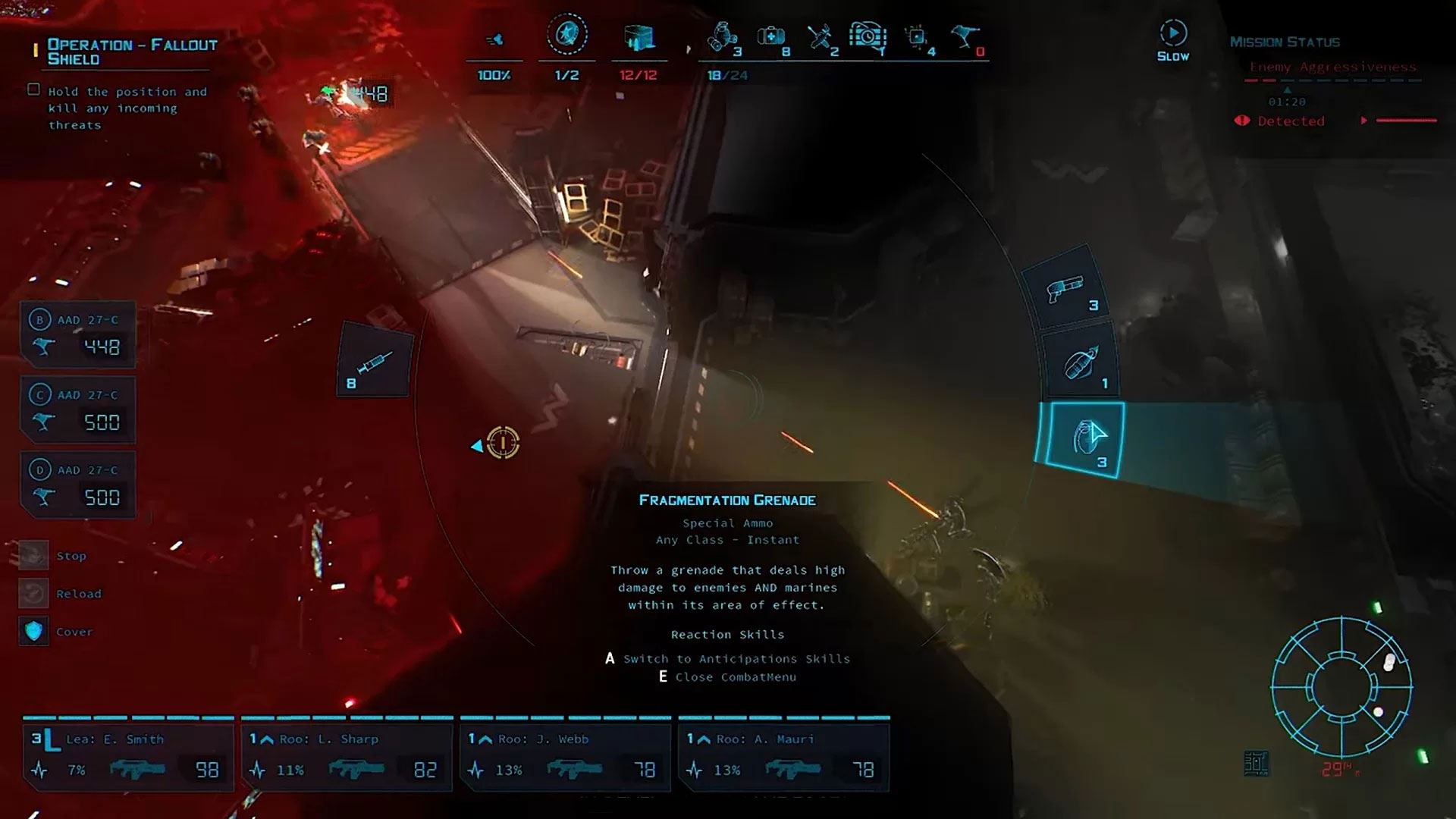Screen dimensions: 1456x819
Task: Open the supply crate resource icon
Action: (x=639, y=38)
